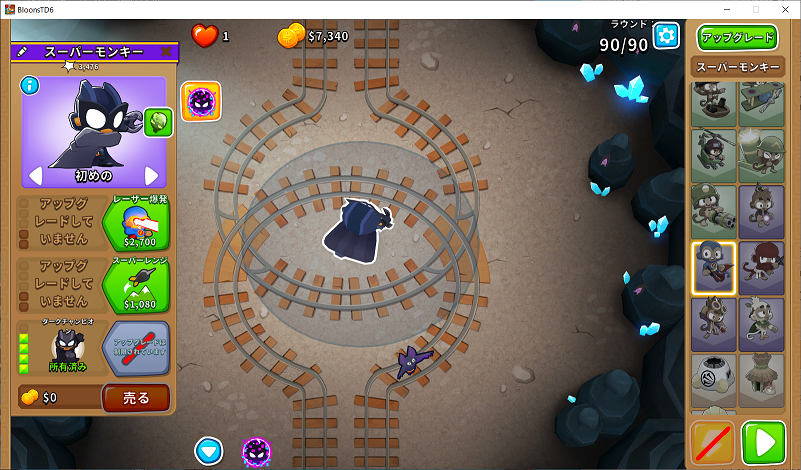Purchase the スーパーレンジ upgrade for $1,080
The image size is (801, 470).
point(135,287)
